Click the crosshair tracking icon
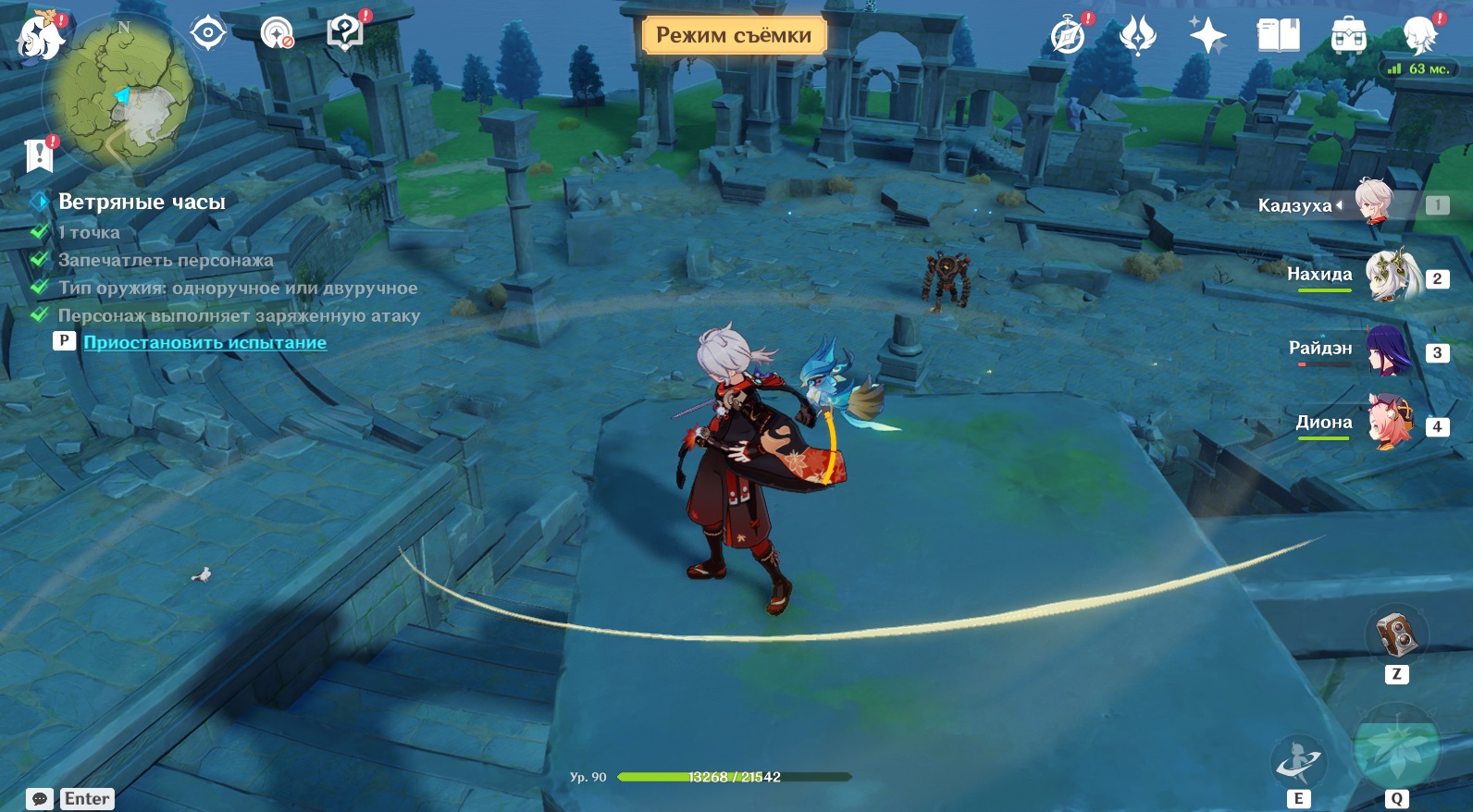Viewport: 1473px width, 812px height. 208,34
